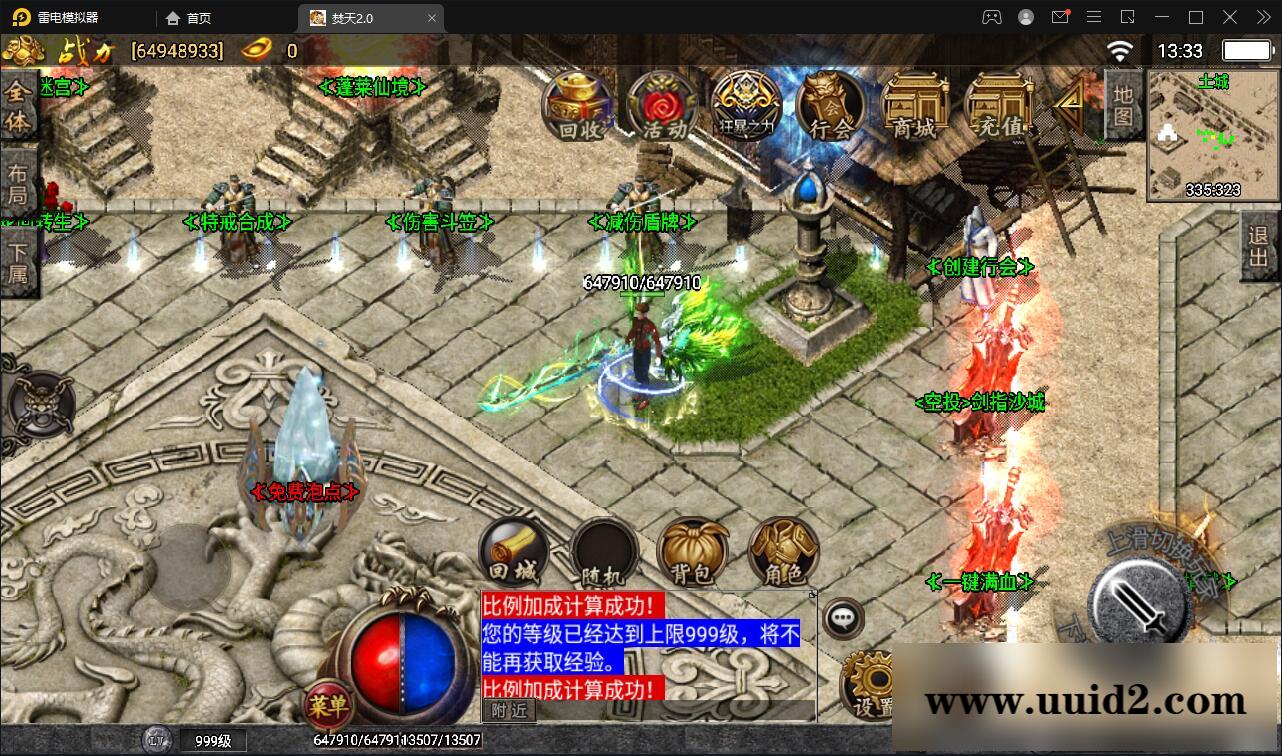The image size is (1282, 756).
Task: Open the 背包 backpack
Action: pos(693,550)
